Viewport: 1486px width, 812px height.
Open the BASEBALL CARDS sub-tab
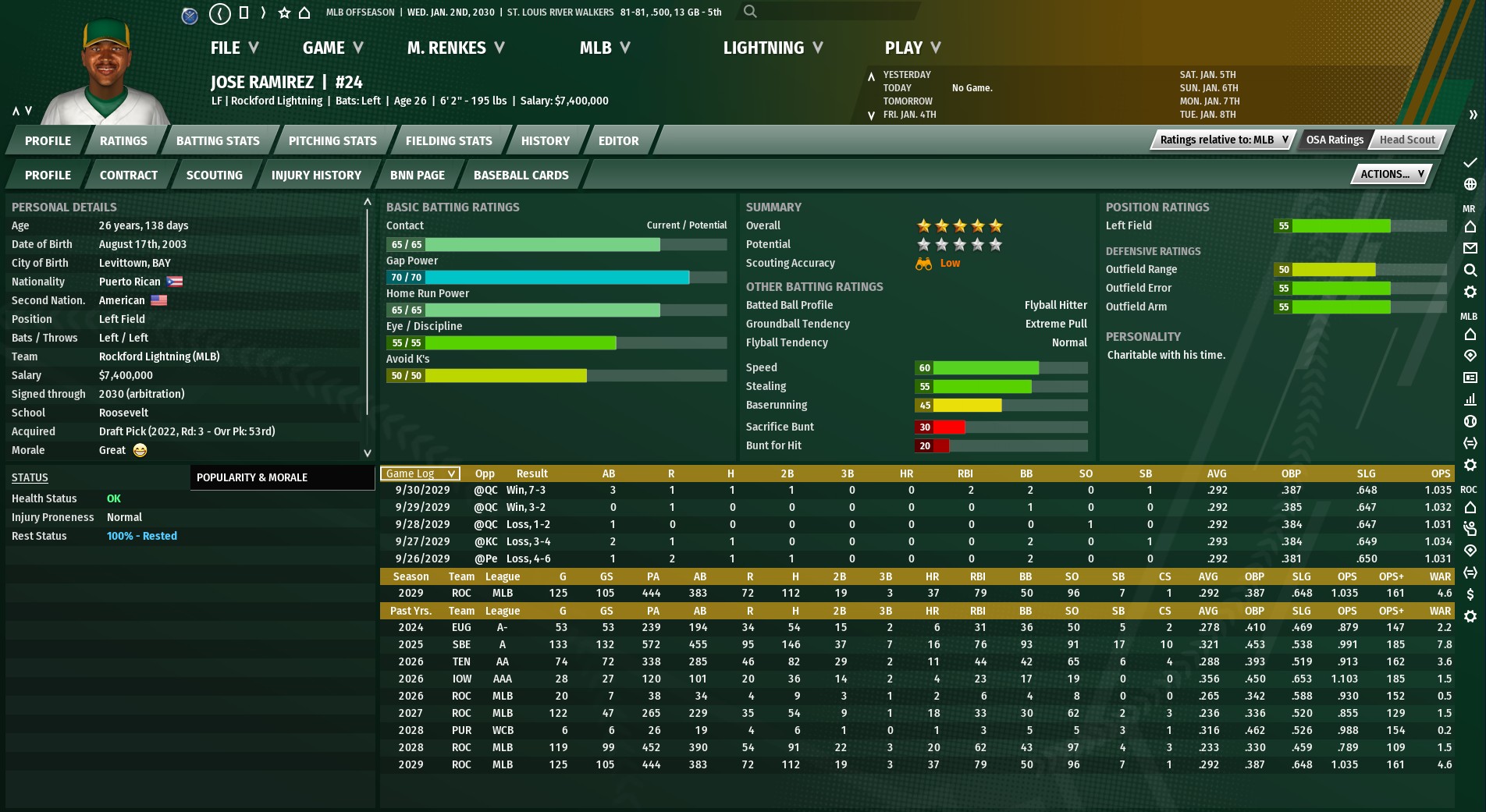(x=521, y=176)
